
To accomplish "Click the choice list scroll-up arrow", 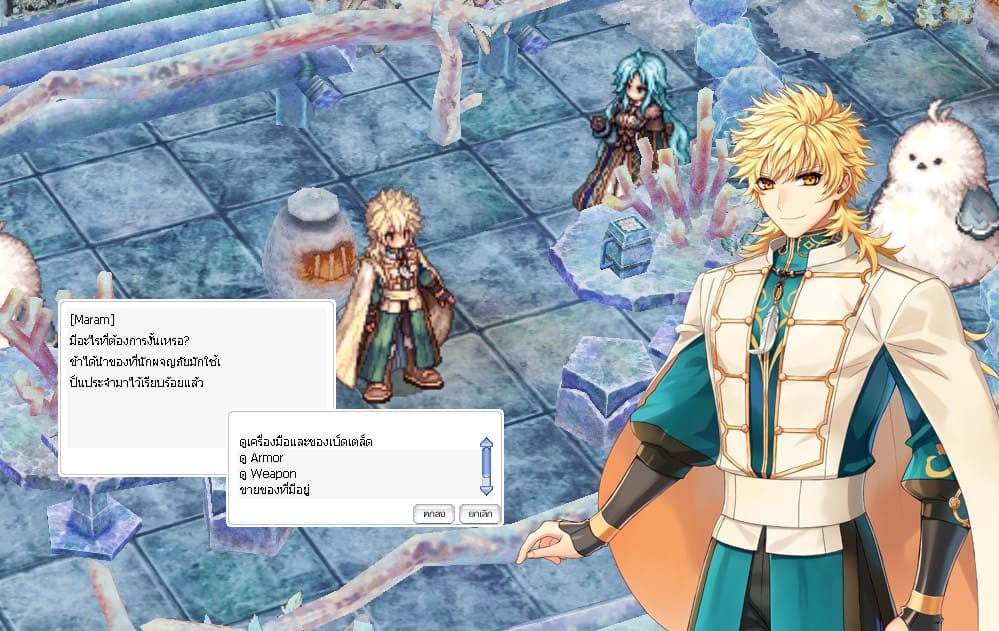I will point(486,442).
